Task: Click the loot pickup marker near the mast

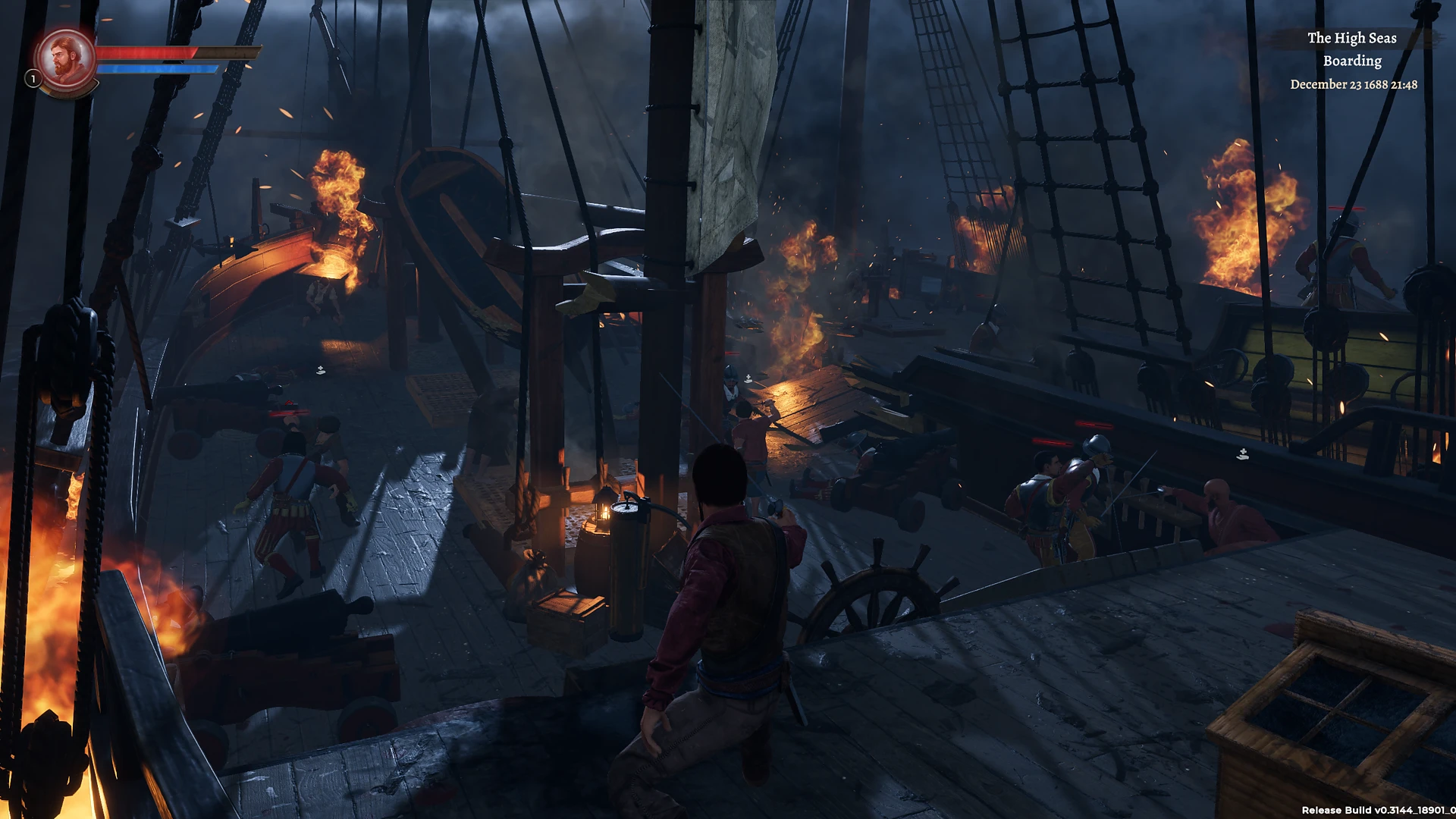Action: pos(748,376)
